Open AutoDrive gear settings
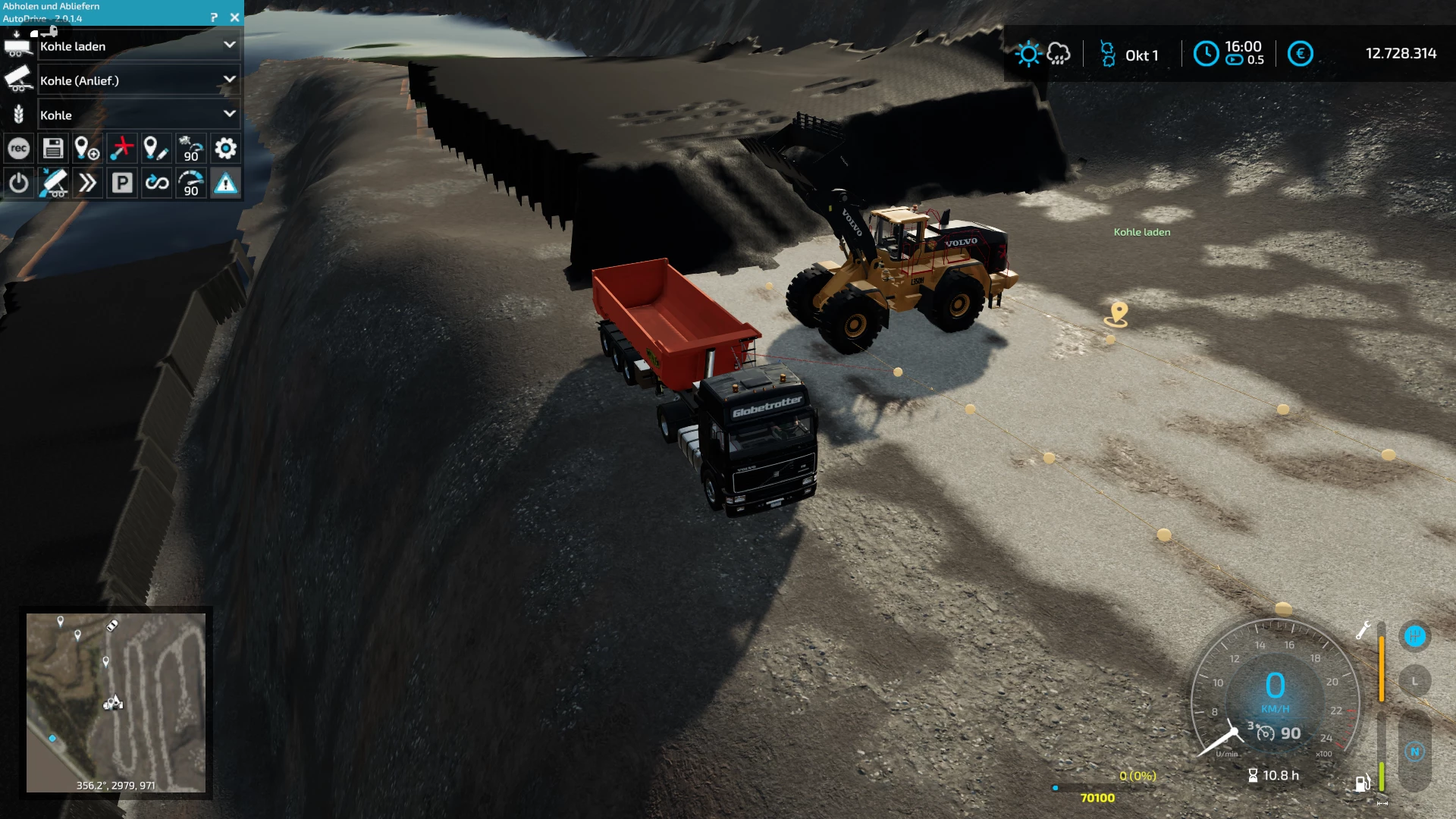 [x=225, y=149]
